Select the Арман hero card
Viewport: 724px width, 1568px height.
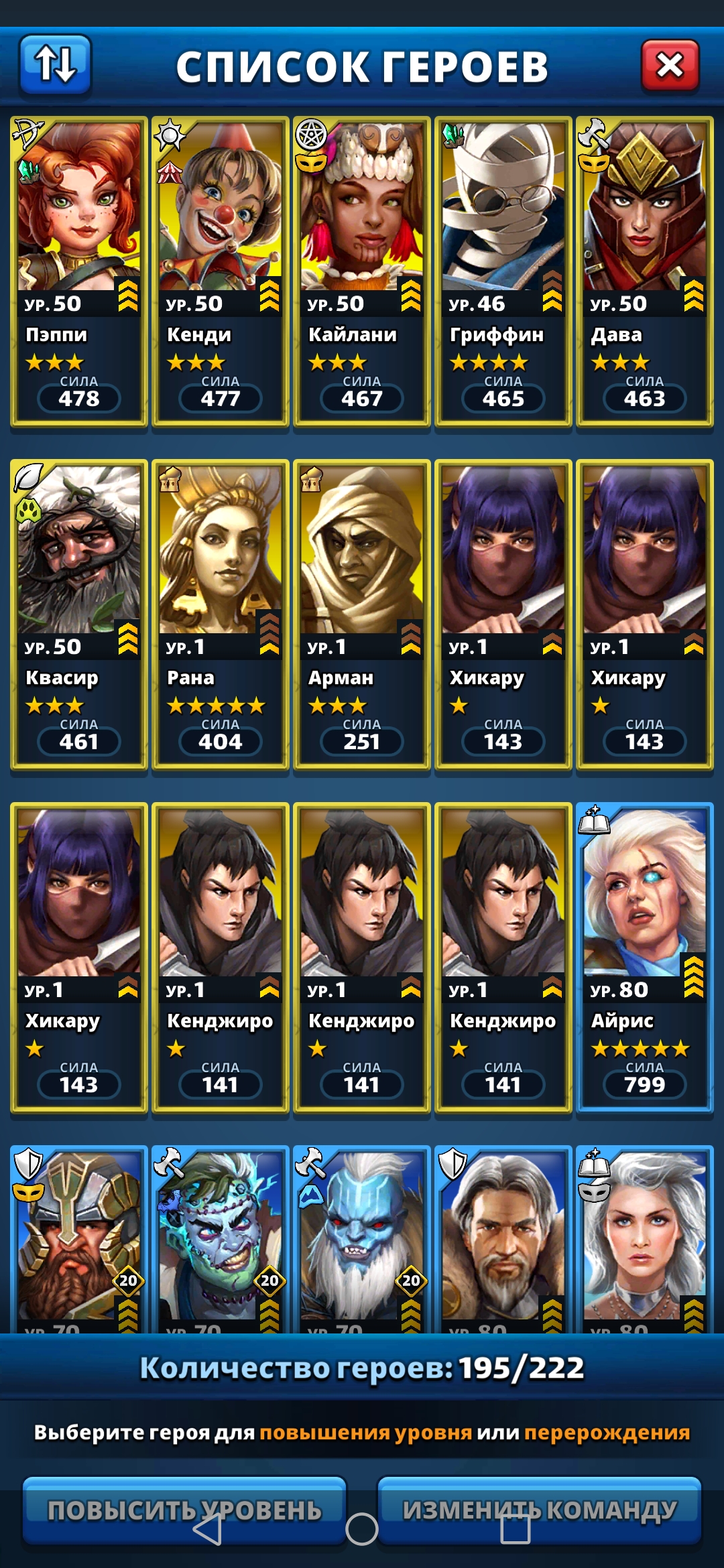click(362, 614)
